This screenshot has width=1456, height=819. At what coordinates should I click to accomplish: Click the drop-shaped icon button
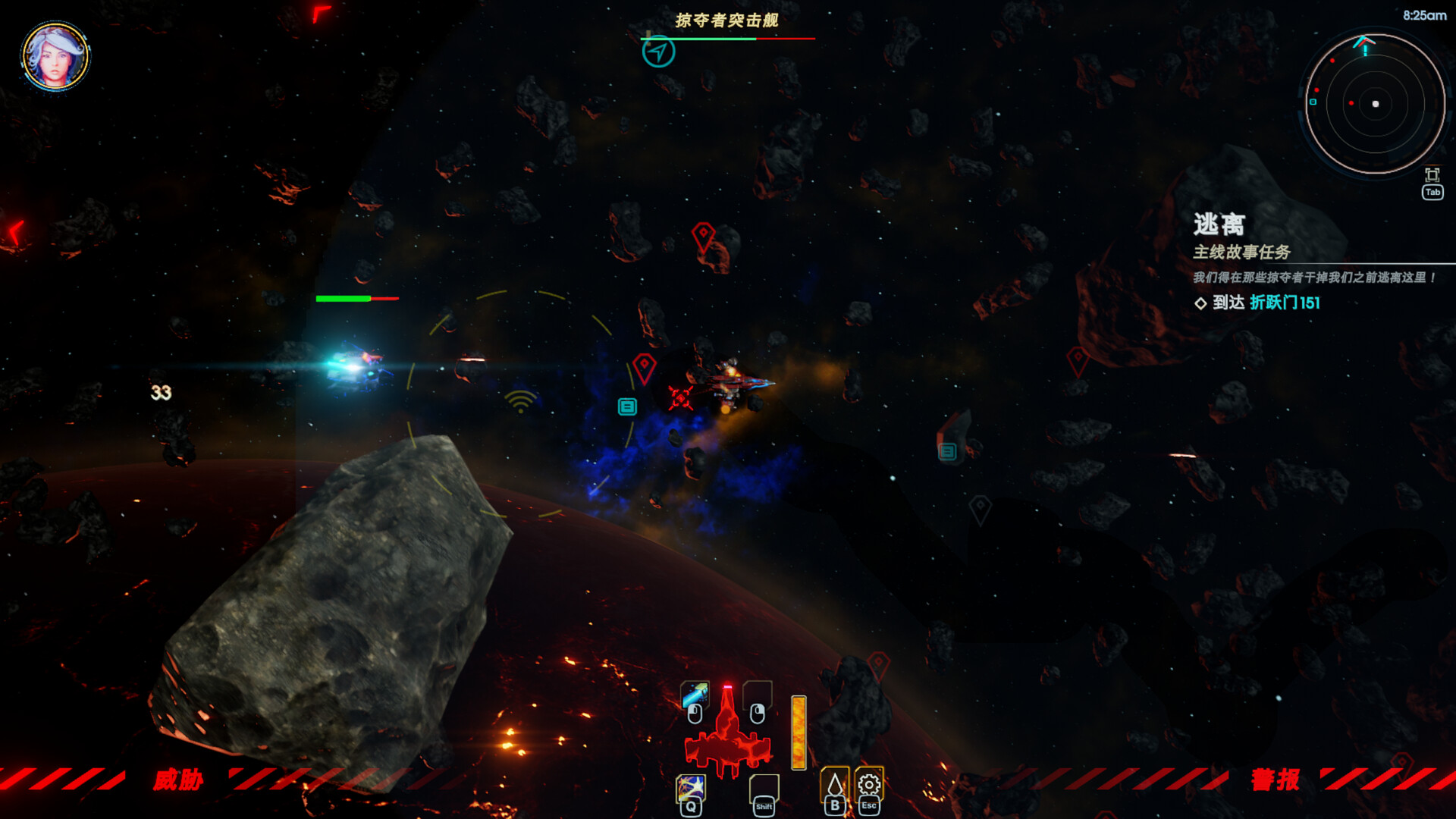point(834,784)
